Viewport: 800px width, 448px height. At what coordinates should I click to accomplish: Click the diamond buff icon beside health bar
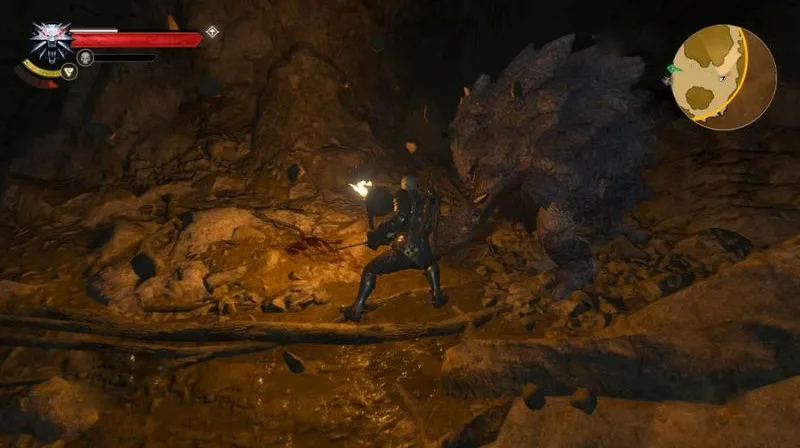tap(212, 32)
